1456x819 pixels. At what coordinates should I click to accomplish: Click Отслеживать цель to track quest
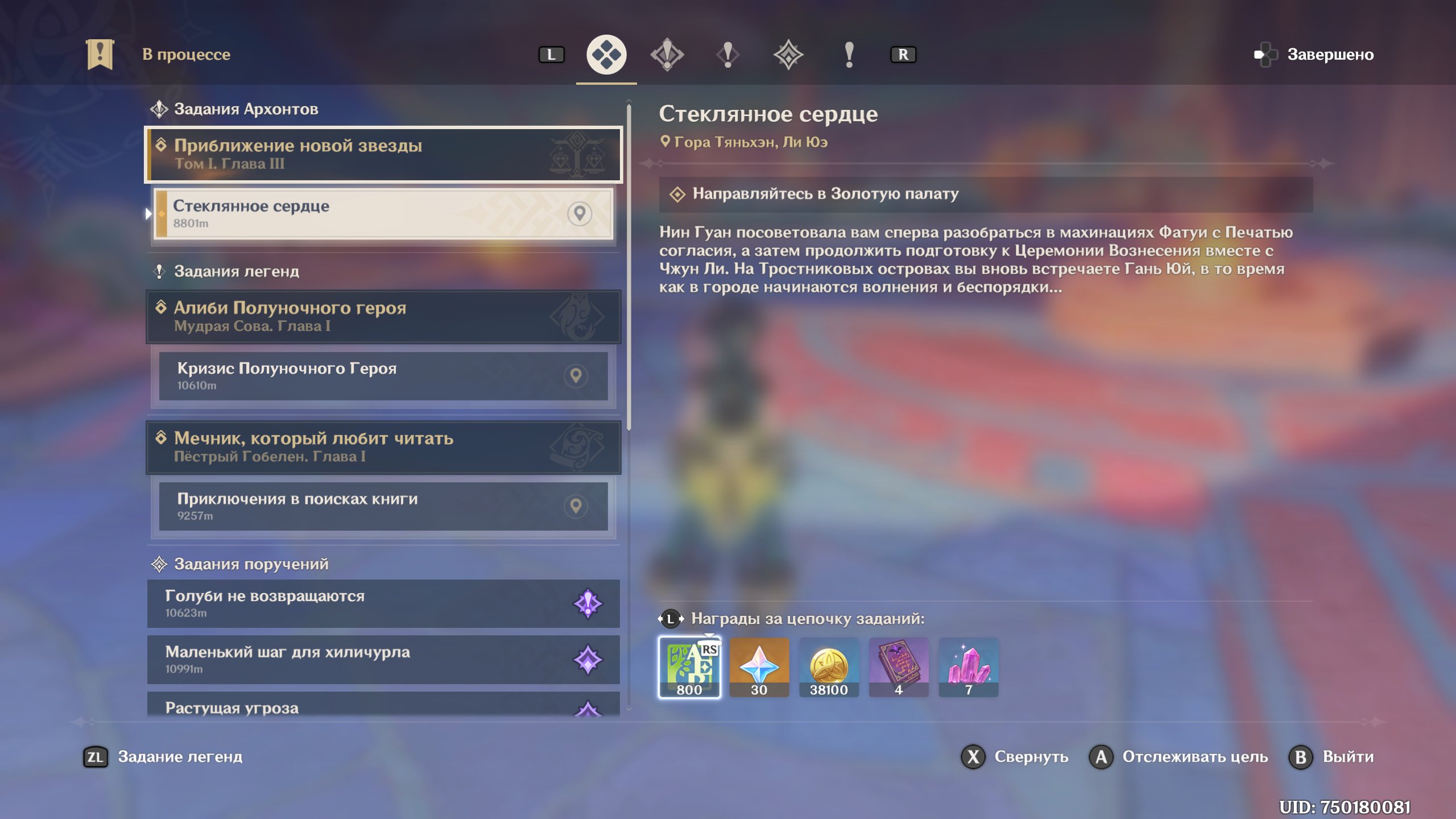coord(1178,757)
